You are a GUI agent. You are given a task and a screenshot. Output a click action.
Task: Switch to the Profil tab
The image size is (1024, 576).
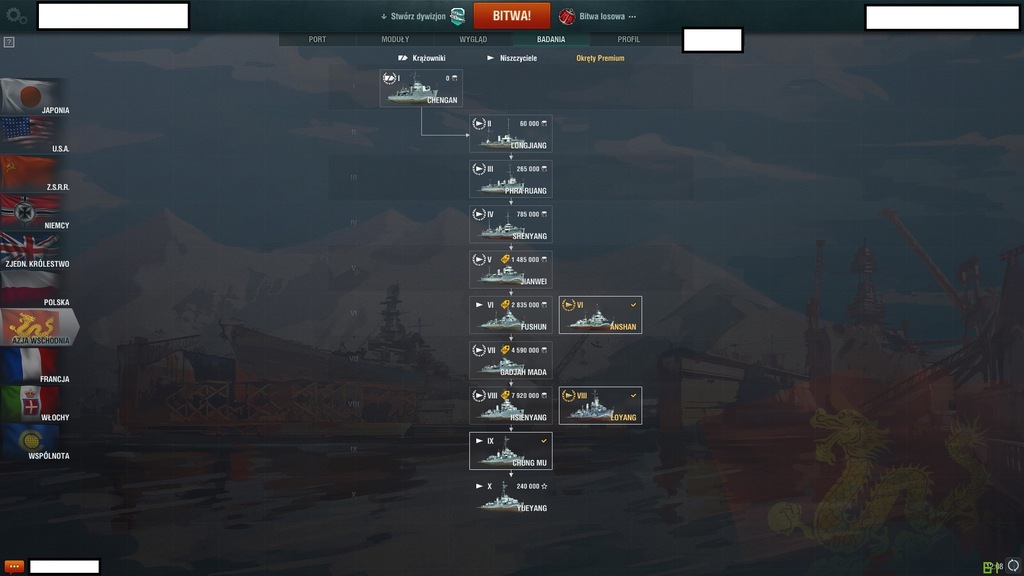[x=629, y=39]
